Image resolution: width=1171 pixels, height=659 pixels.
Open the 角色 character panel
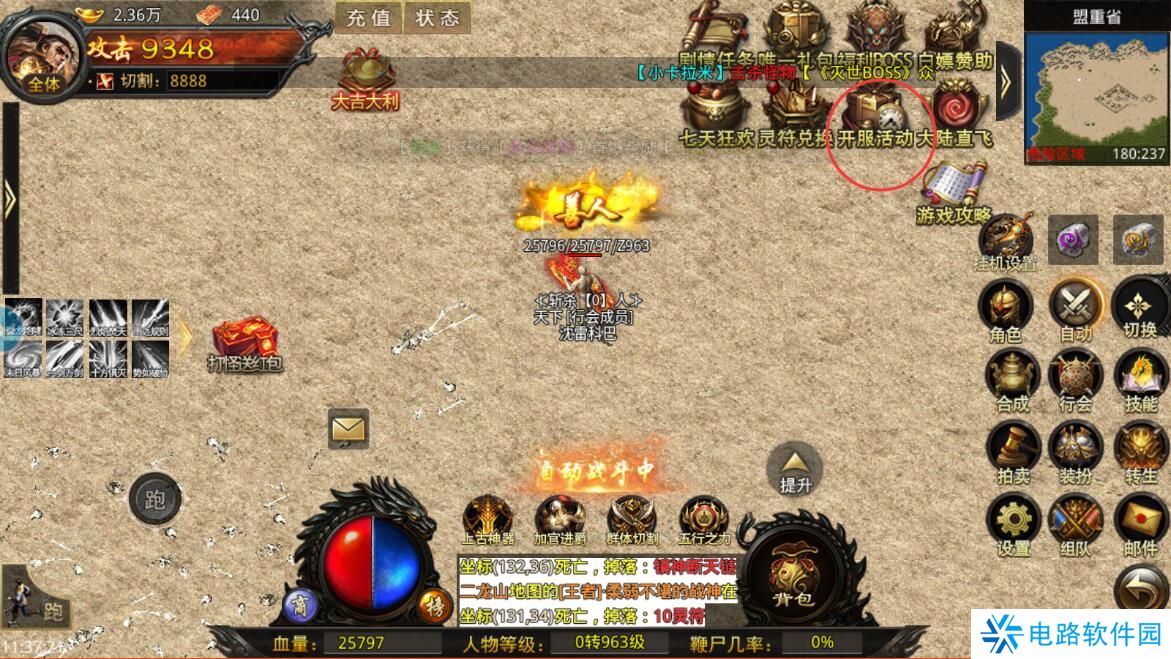(x=1006, y=308)
